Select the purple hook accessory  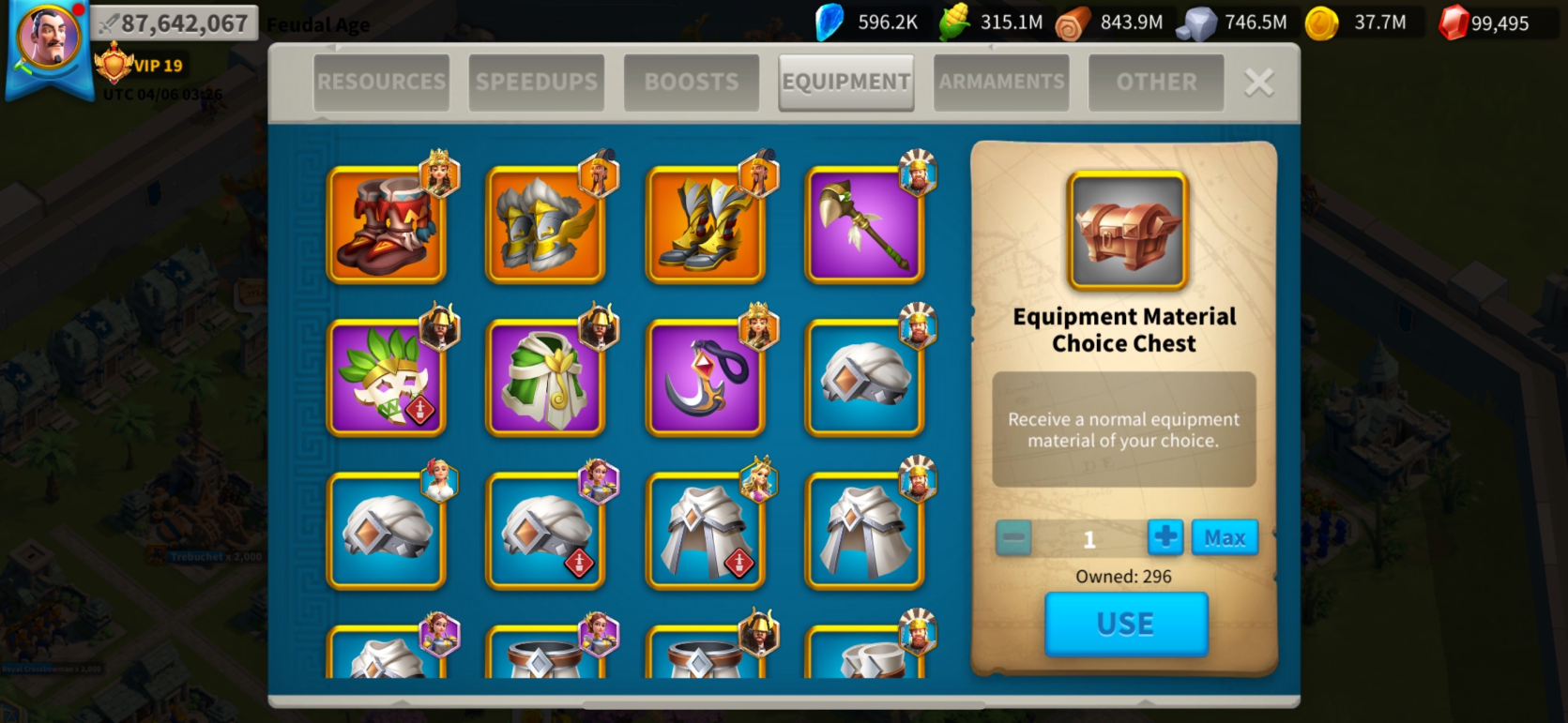pos(705,378)
